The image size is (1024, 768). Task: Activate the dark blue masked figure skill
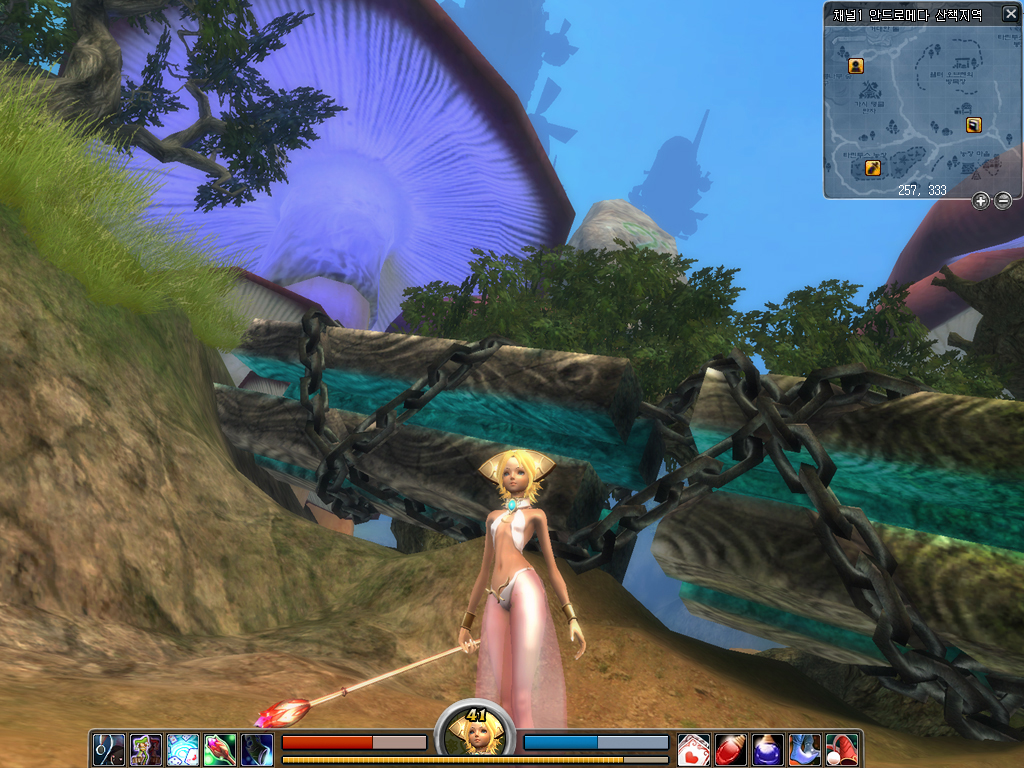(257, 749)
